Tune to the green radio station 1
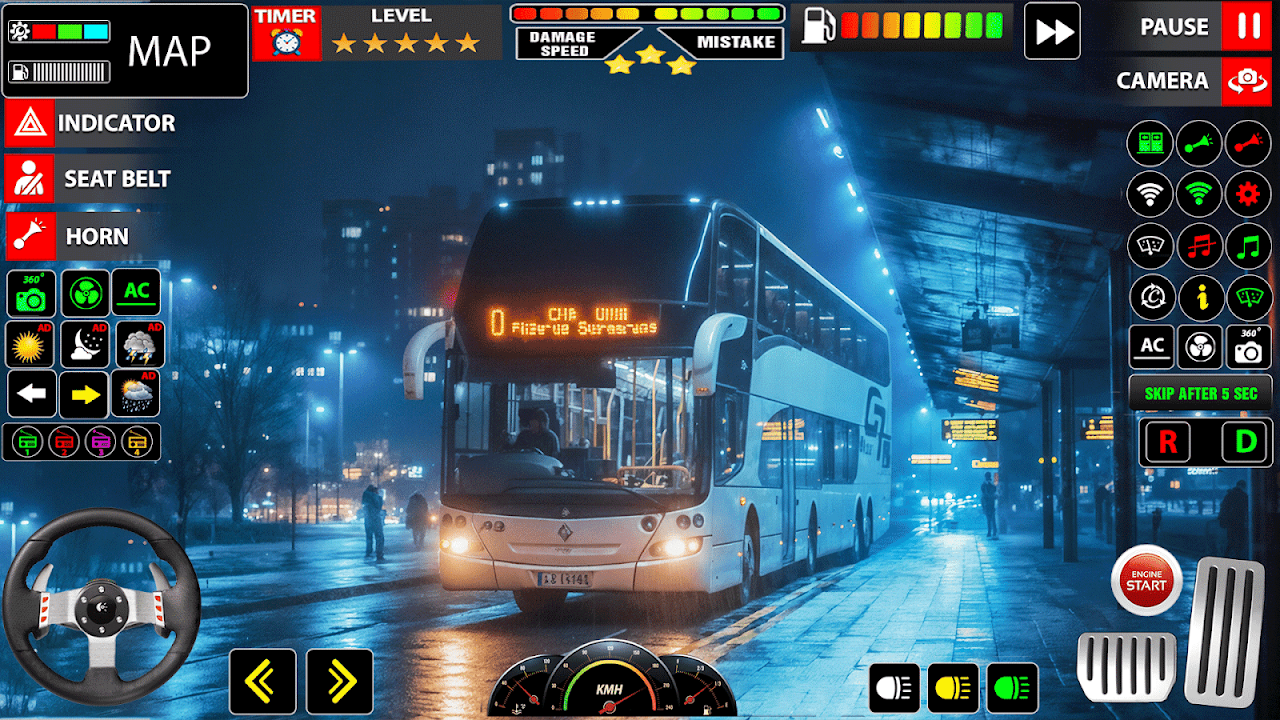Viewport: 1280px width, 720px height. click(27, 441)
